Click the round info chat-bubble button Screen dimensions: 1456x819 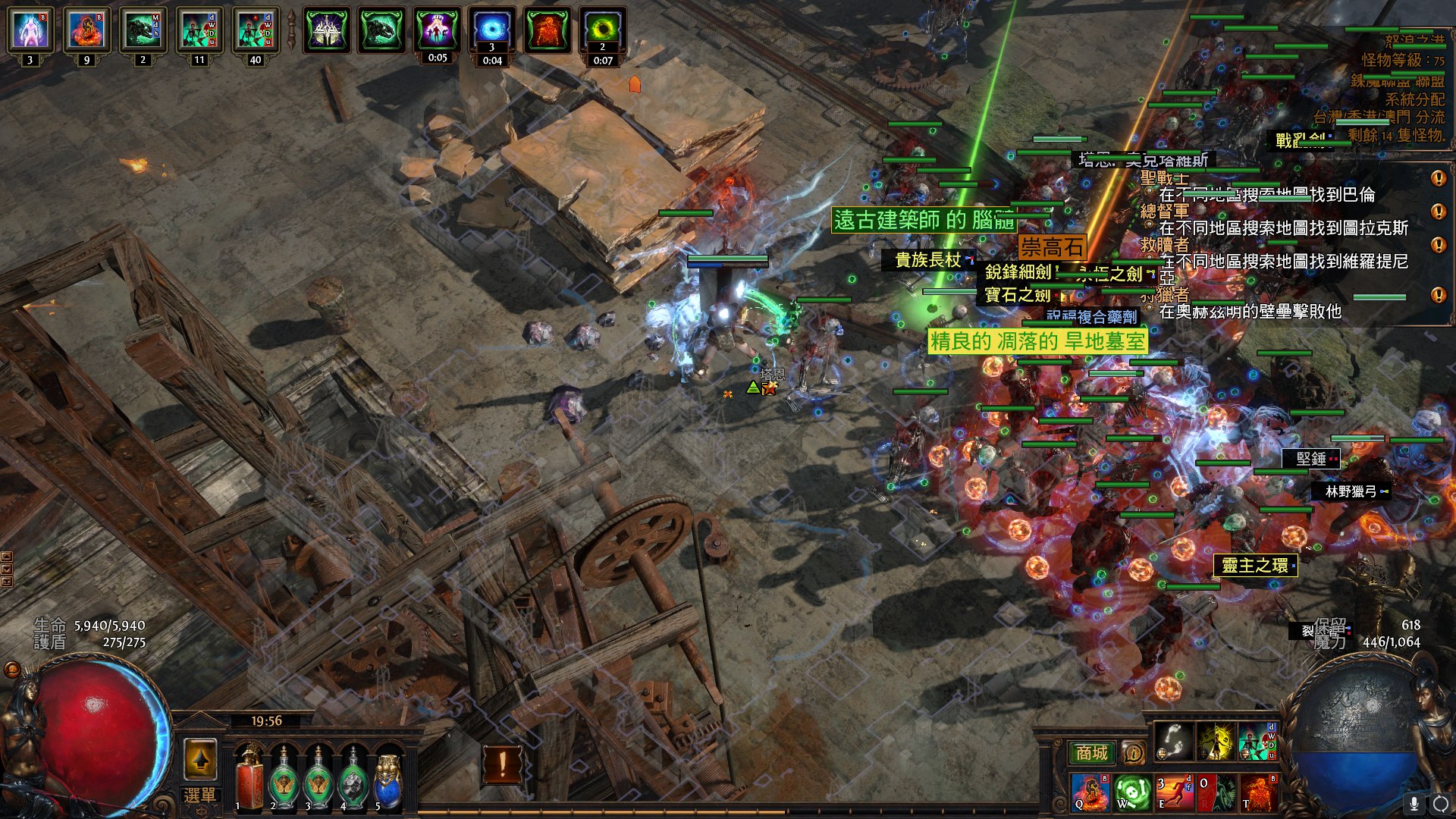1133,753
